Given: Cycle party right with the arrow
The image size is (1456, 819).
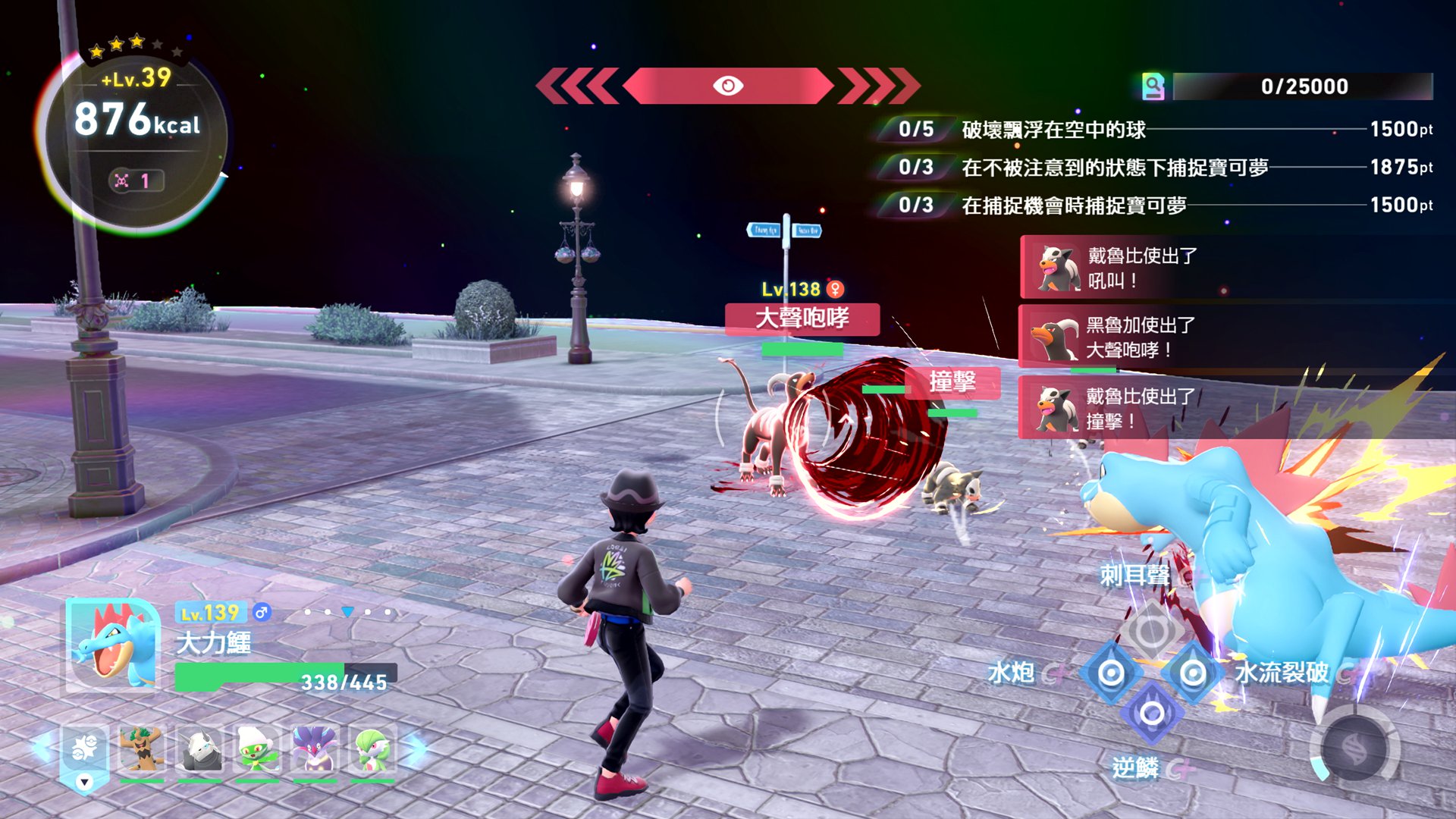Looking at the screenshot, I should click(416, 748).
